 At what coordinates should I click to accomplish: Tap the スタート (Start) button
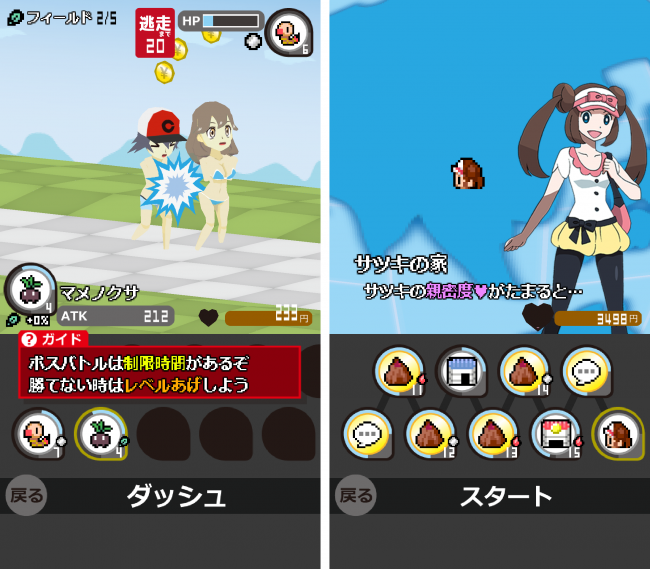click(x=505, y=496)
